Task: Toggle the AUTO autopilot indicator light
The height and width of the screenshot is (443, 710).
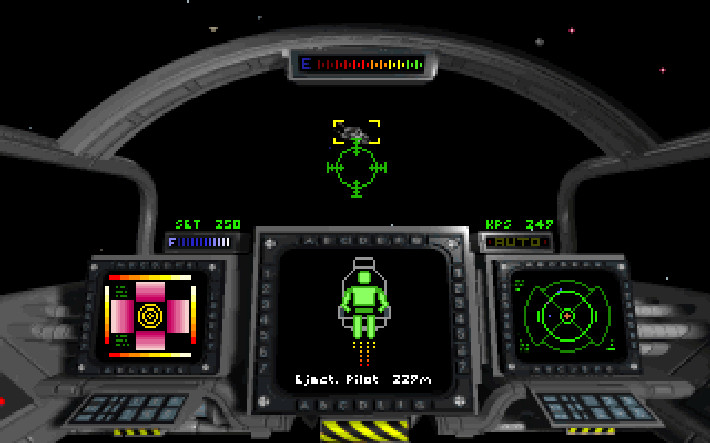Action: point(517,242)
